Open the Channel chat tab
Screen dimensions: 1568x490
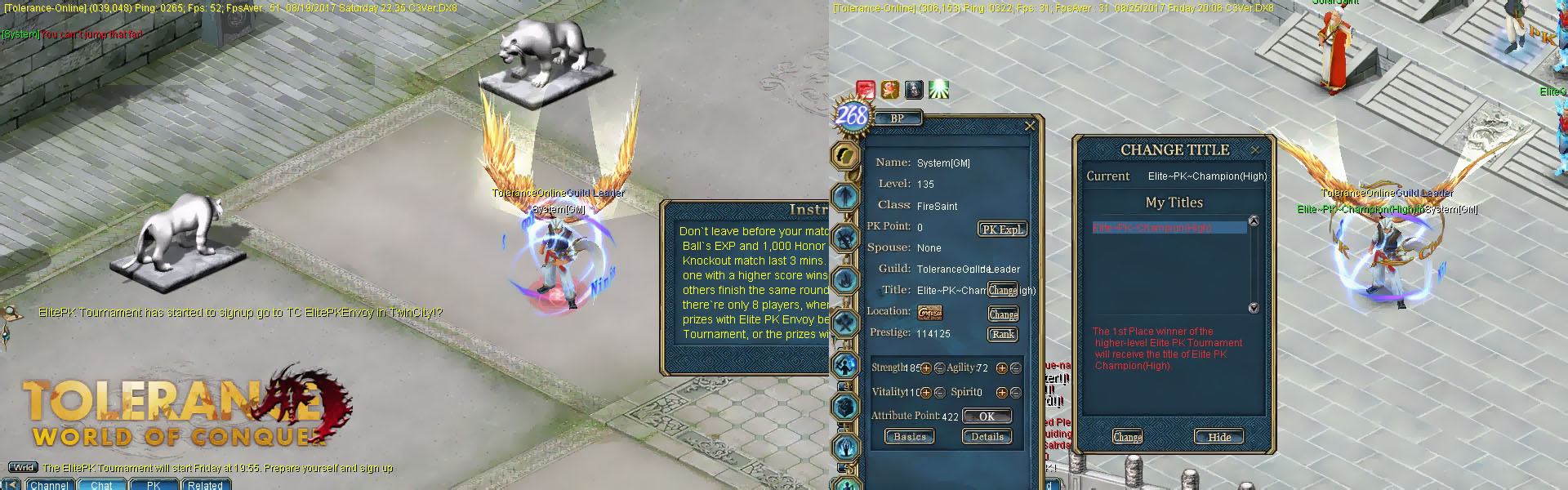click(x=50, y=485)
